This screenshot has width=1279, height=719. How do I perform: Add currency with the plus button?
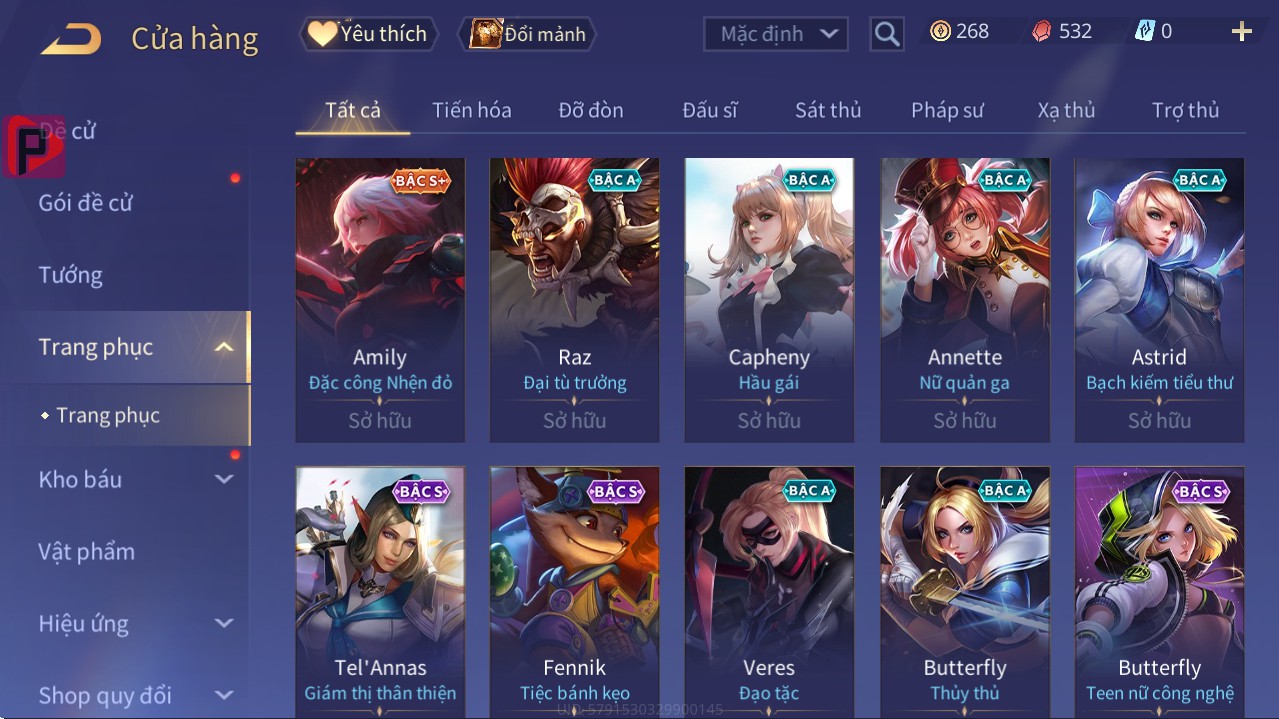pyautogui.click(x=1241, y=32)
